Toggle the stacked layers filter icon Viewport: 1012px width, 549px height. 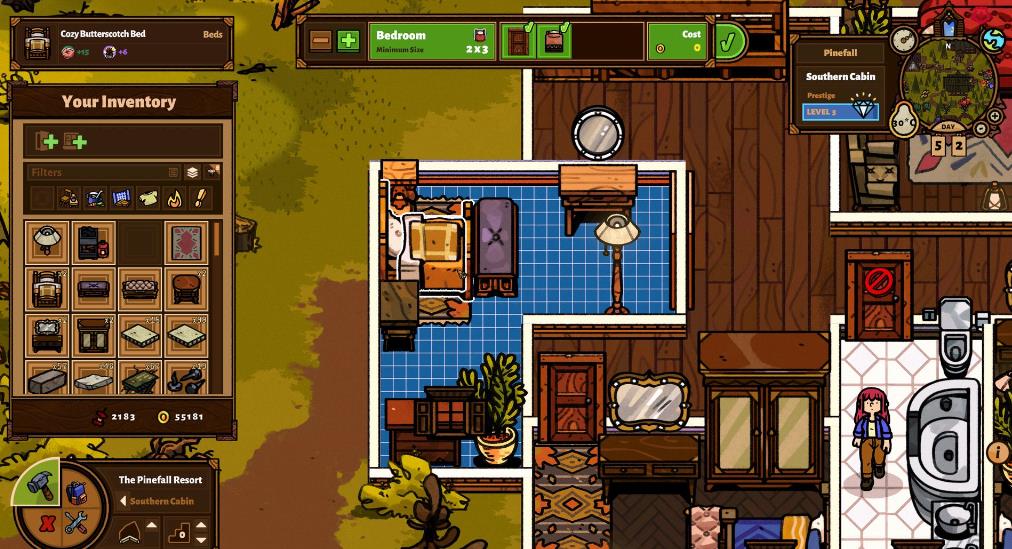click(193, 172)
